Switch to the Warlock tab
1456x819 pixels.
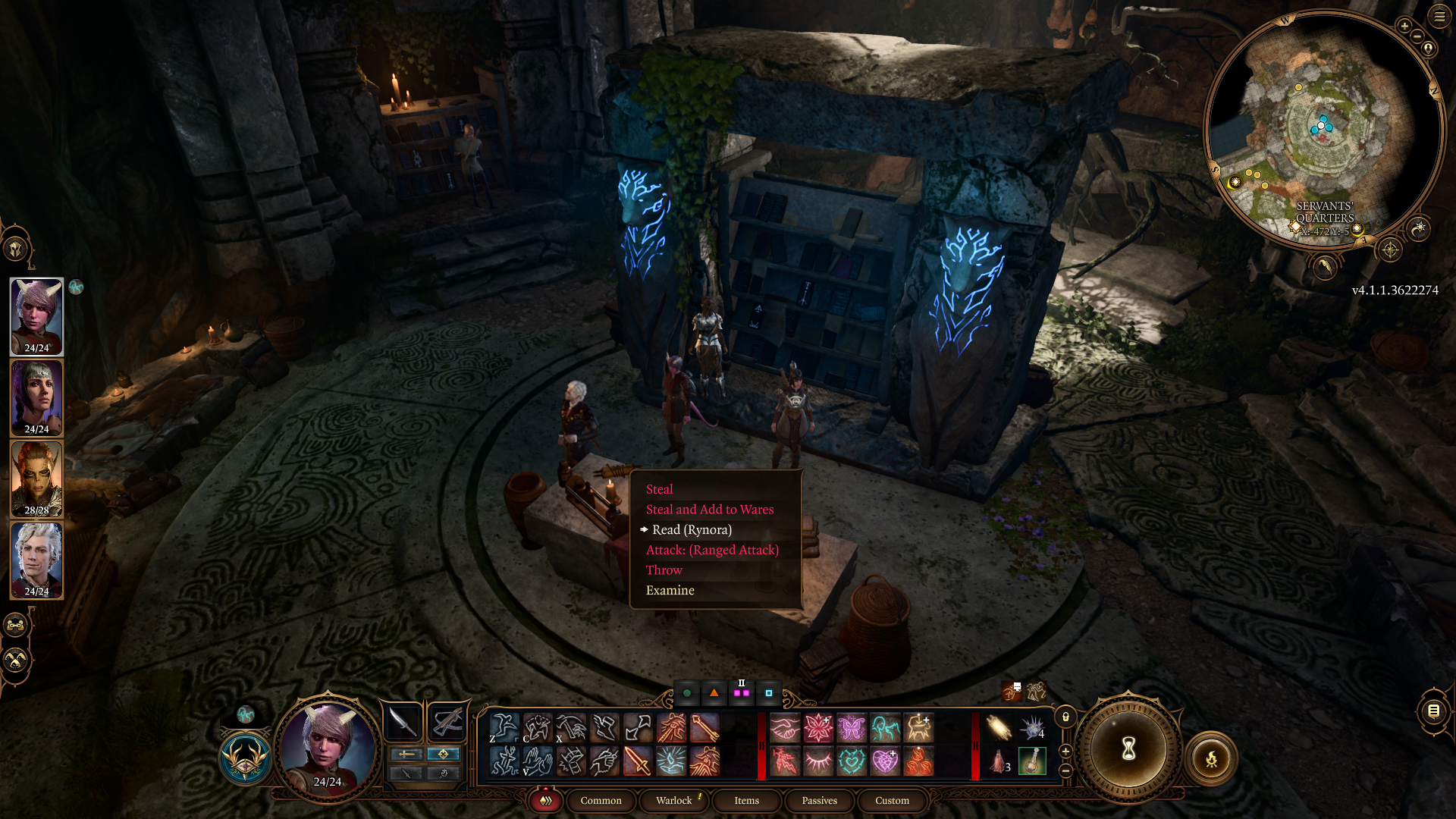coord(673,801)
